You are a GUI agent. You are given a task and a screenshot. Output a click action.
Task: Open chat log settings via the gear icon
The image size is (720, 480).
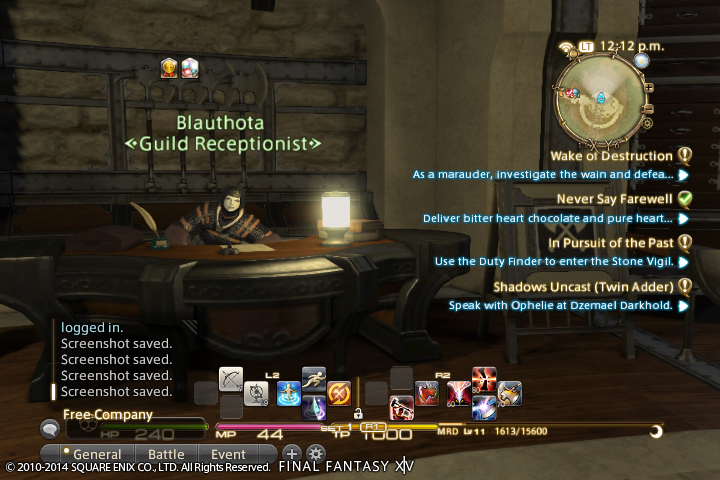pos(315,454)
